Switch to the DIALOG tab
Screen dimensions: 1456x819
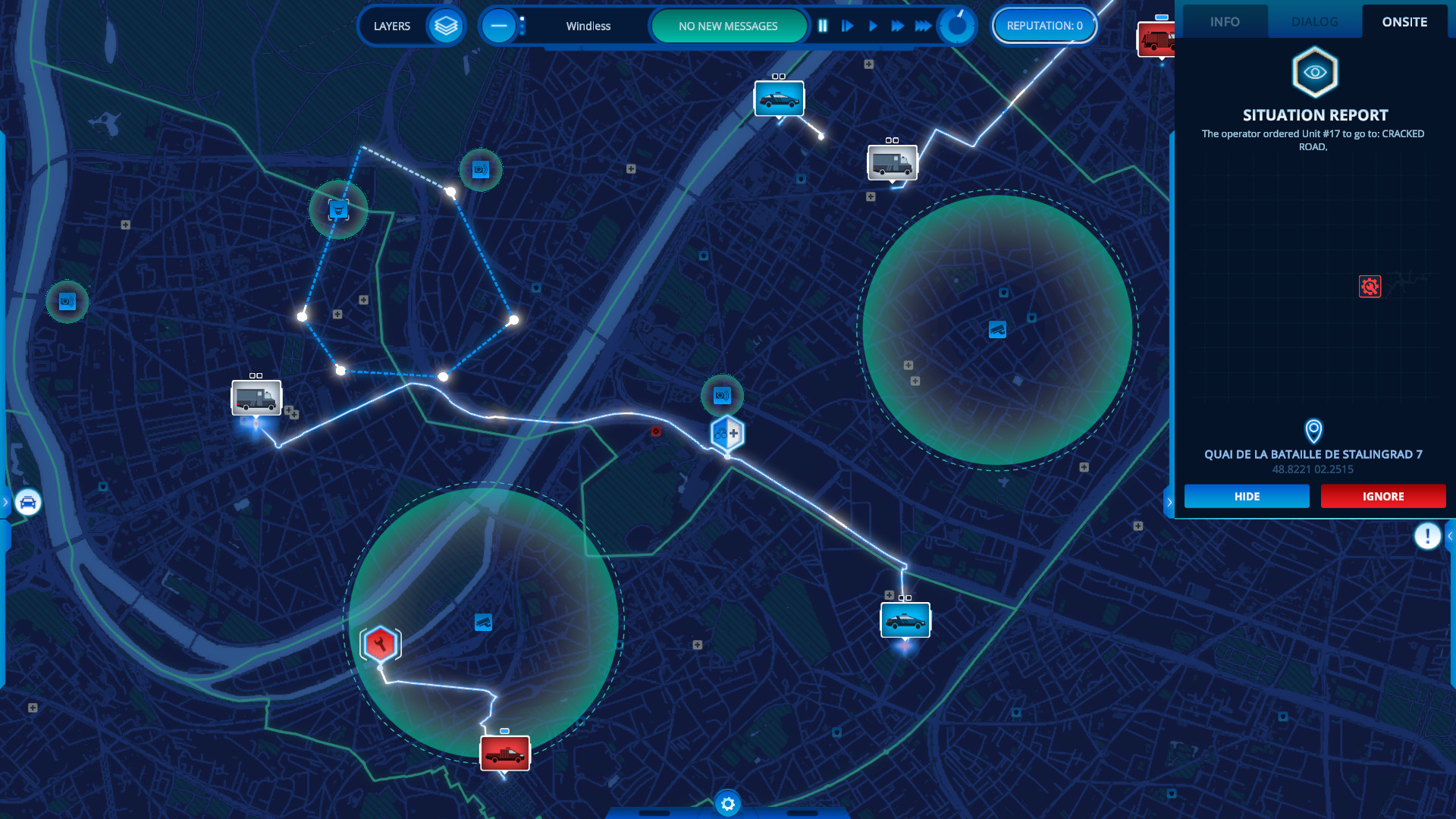coord(1314,21)
